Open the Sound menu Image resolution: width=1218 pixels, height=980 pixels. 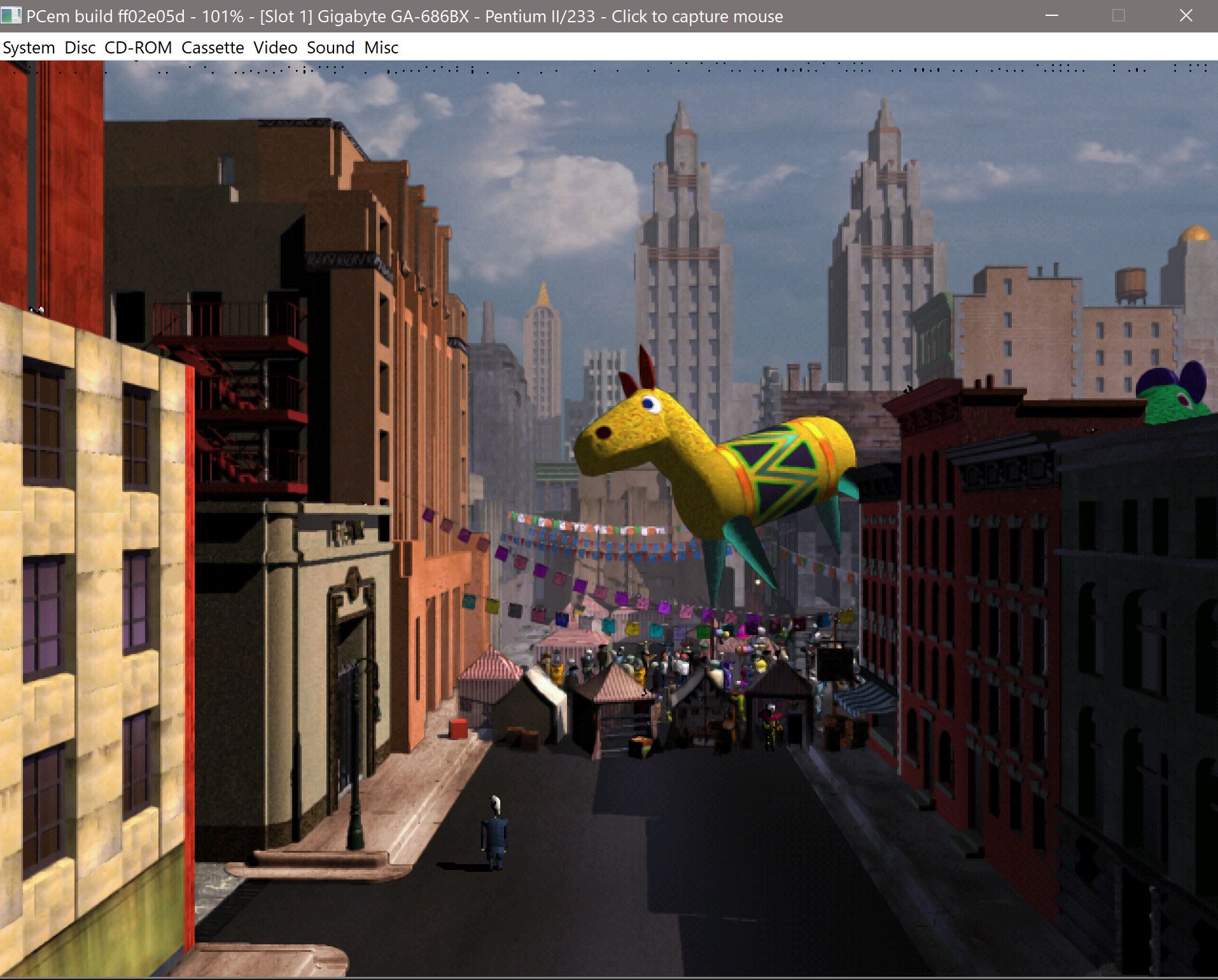[x=330, y=47]
